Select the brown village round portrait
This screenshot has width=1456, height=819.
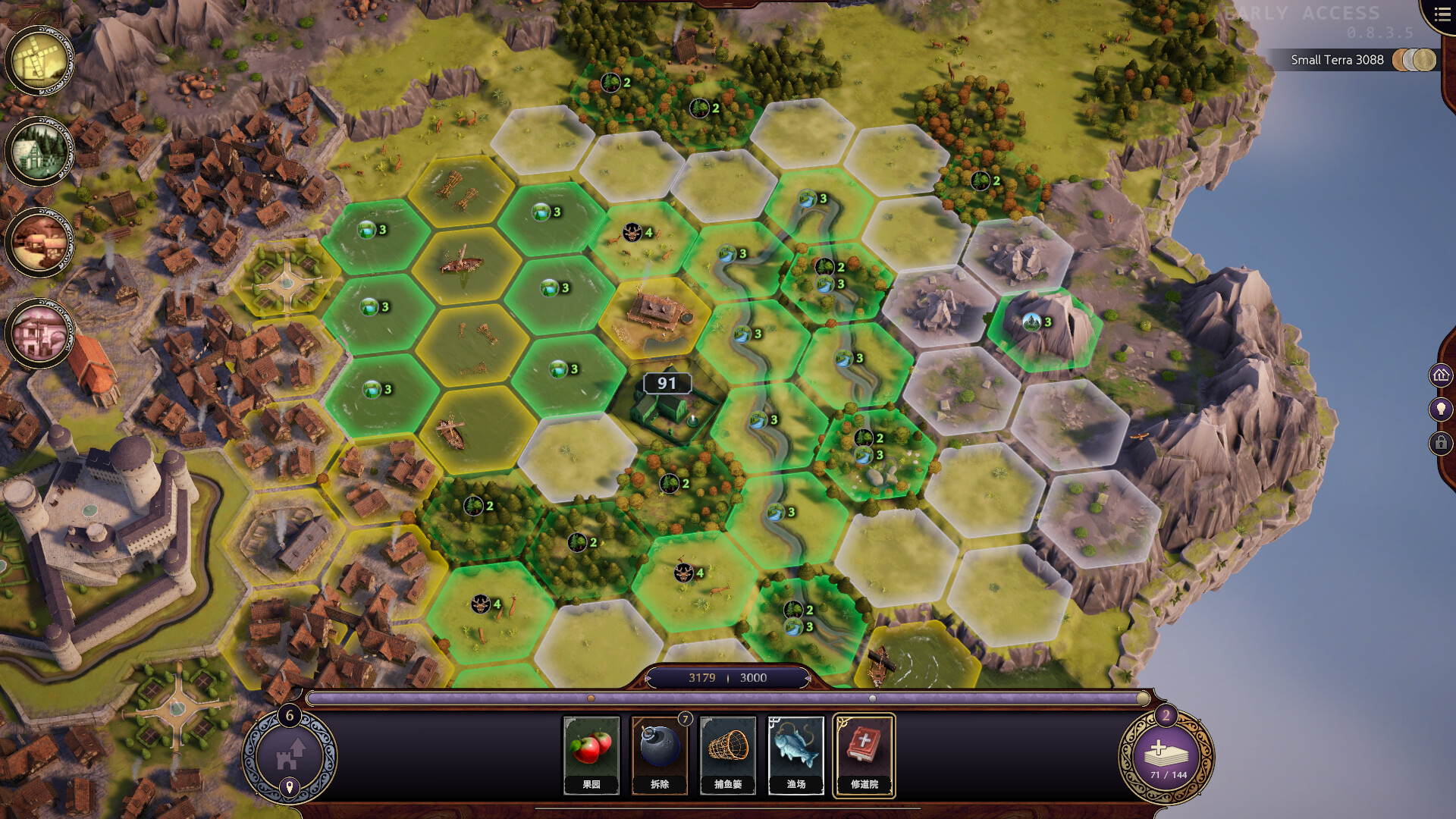coord(39,243)
